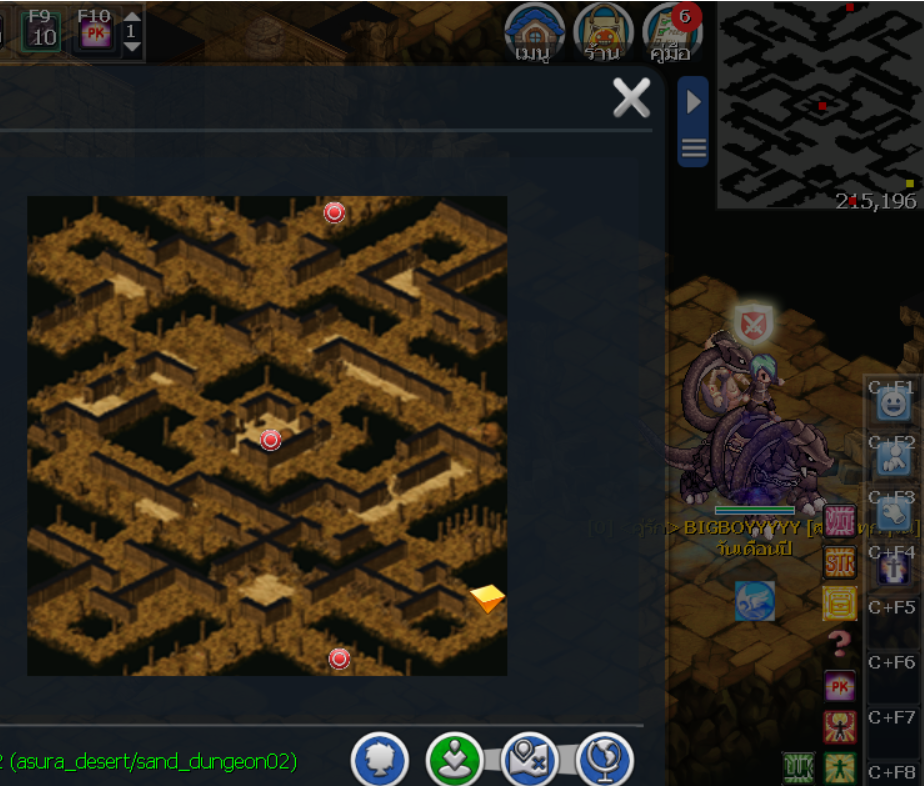Select the F10 PK hotbar slot
Viewport: 924px width, 786px height.
point(95,31)
